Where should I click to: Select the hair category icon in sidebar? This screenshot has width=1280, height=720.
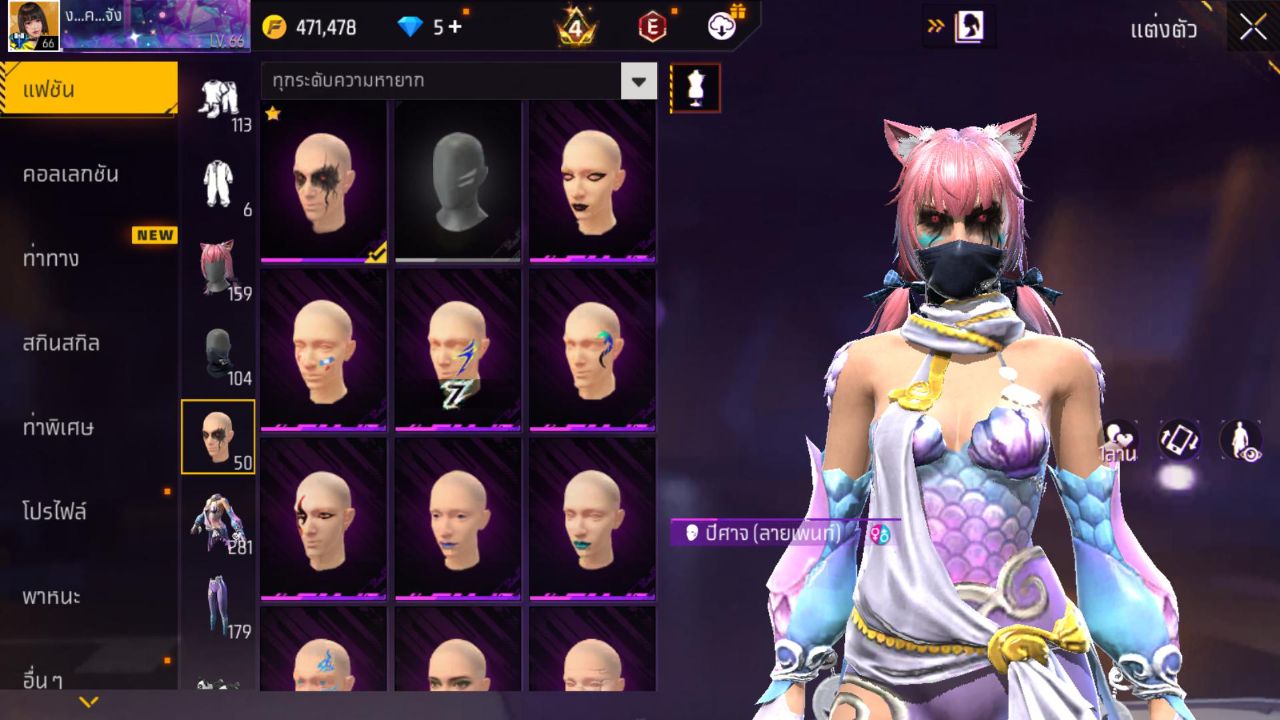pyautogui.click(x=219, y=263)
